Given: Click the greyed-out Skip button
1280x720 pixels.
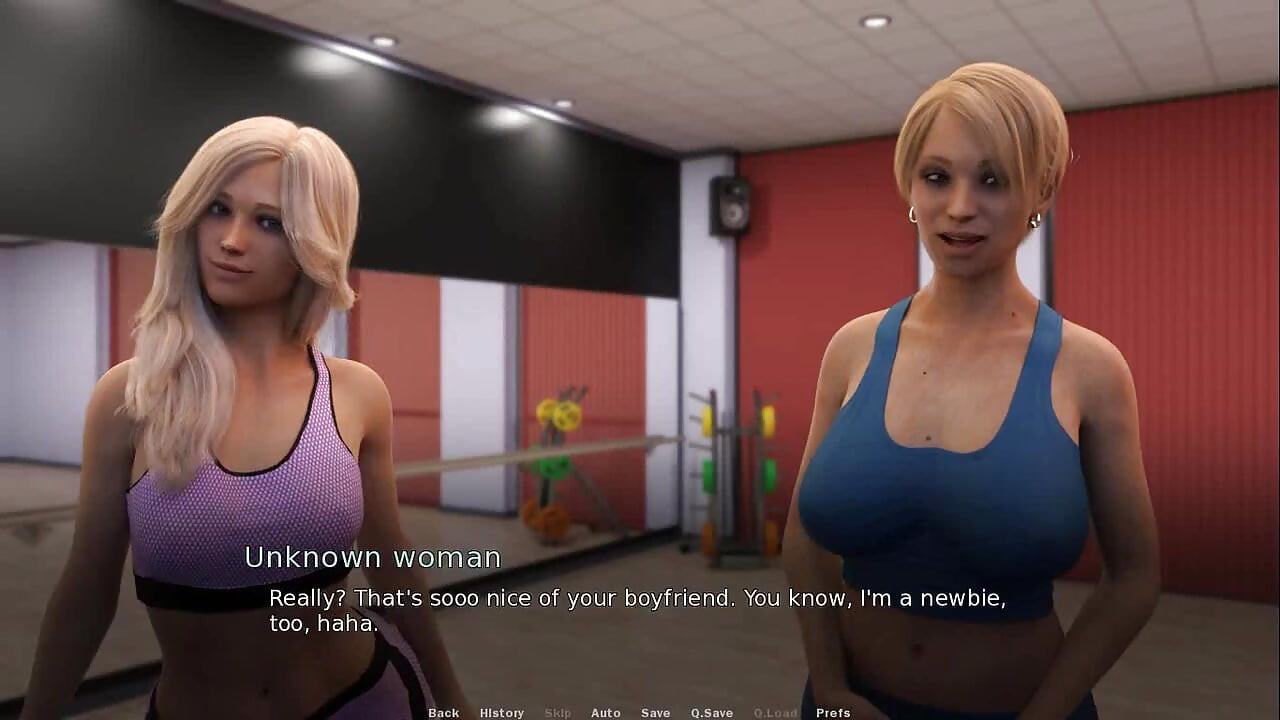Looking at the screenshot, I should pyautogui.click(x=558, y=713).
